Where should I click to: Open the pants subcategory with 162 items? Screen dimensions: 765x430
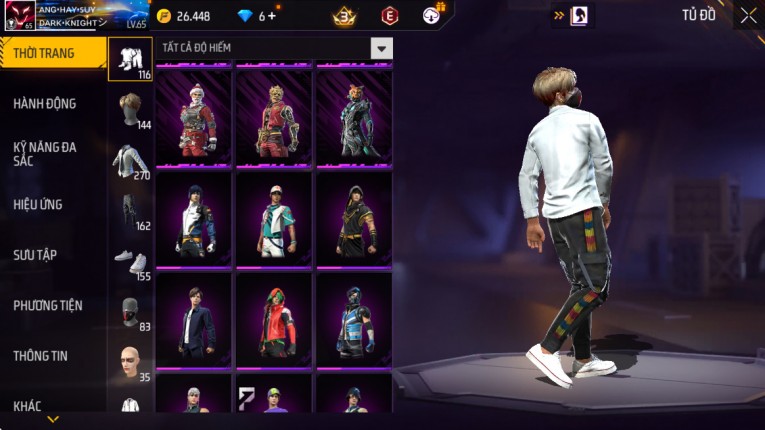click(x=130, y=211)
